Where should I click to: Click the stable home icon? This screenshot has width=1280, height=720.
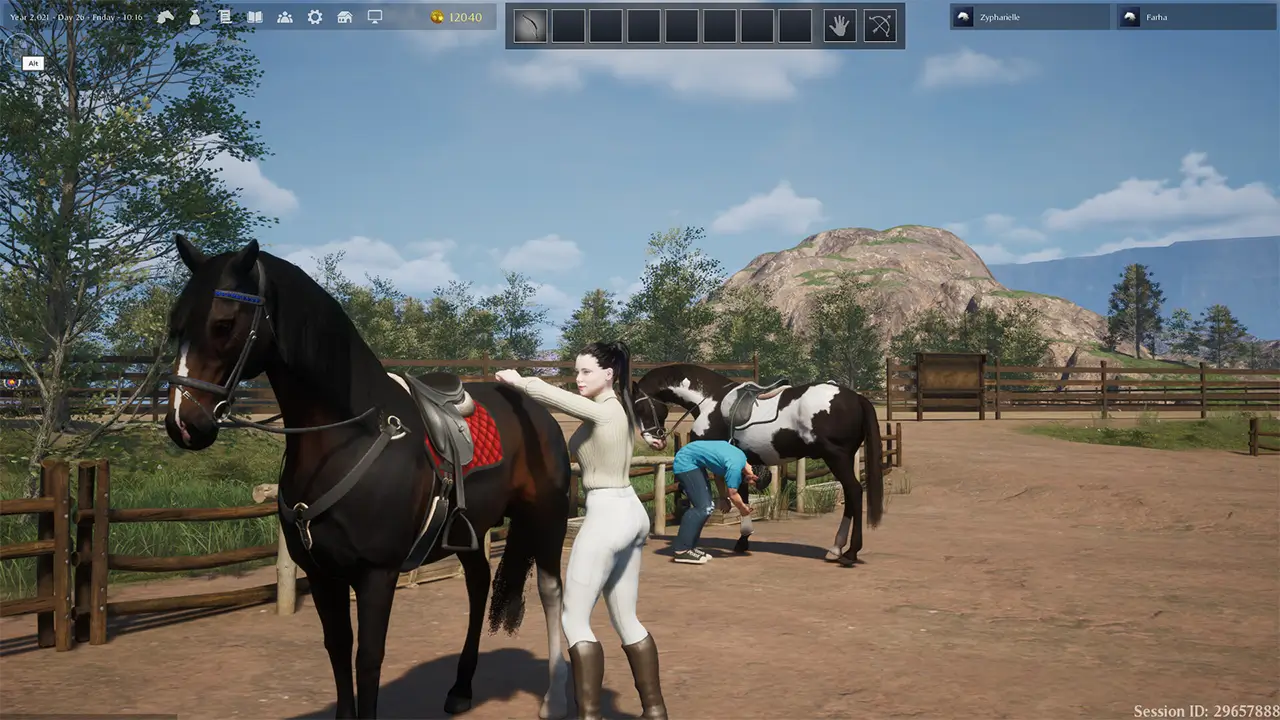point(345,17)
